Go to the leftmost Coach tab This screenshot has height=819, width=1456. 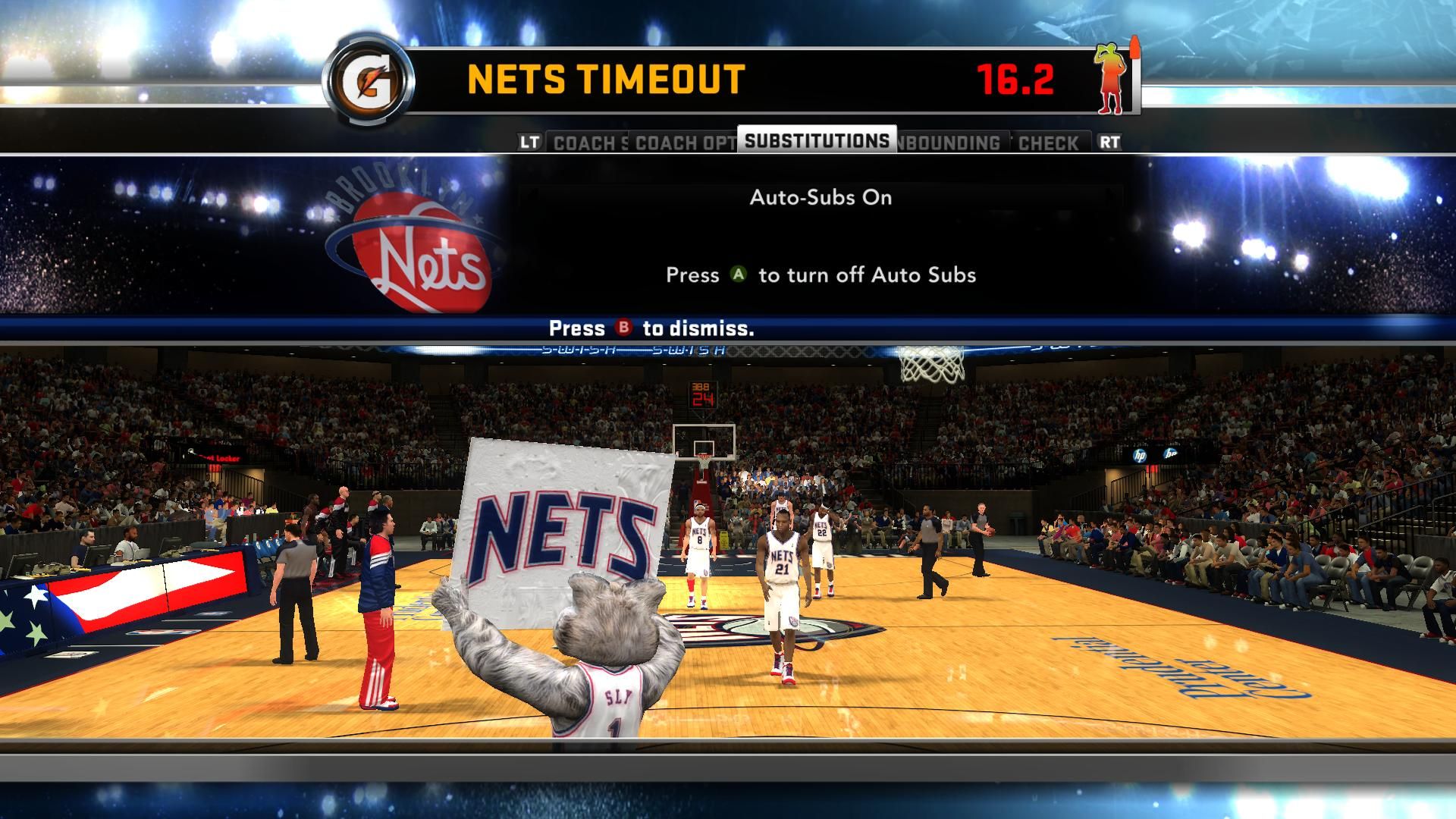[x=588, y=143]
